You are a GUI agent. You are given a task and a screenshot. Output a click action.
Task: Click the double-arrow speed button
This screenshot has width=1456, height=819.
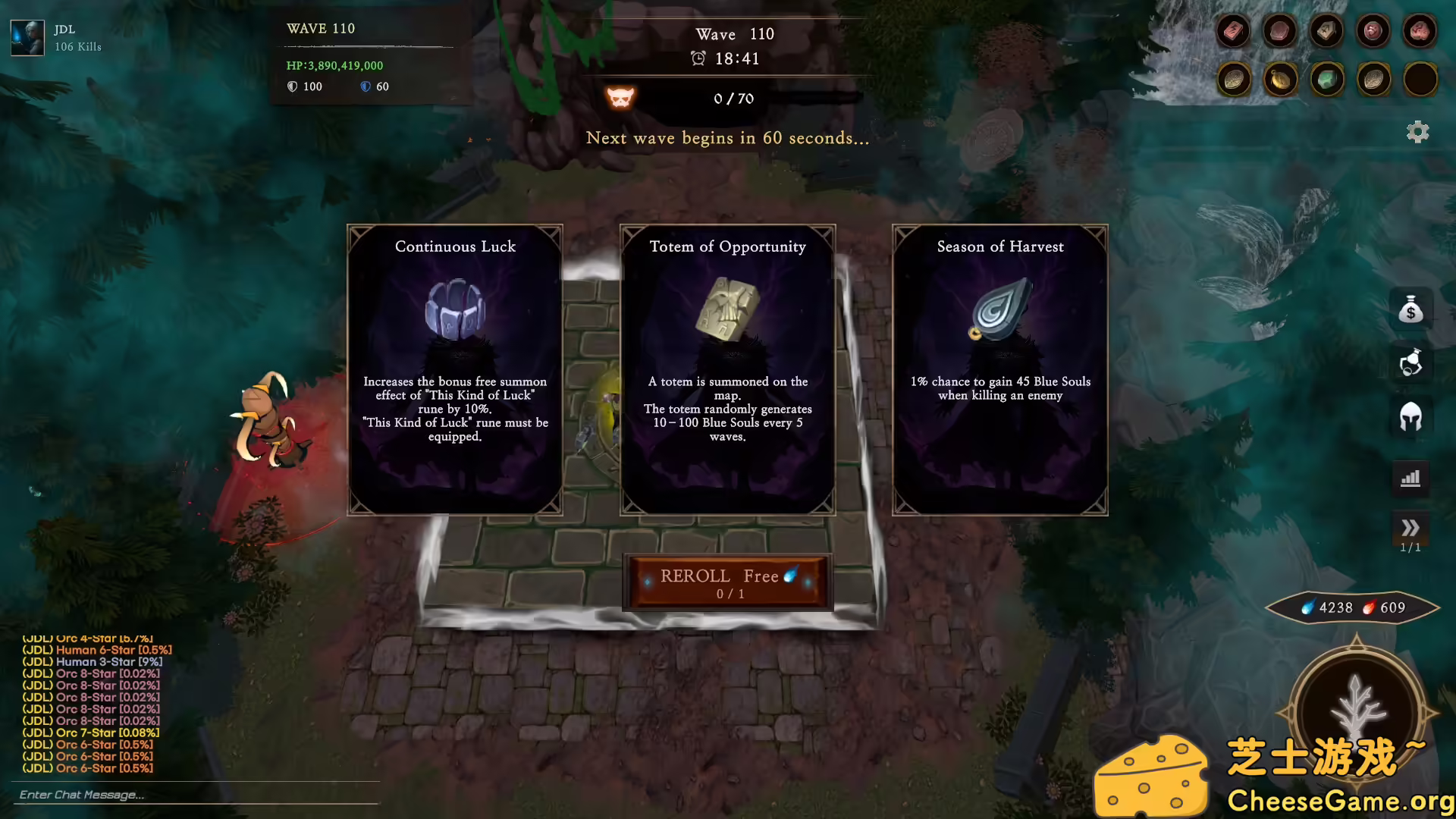1410,528
